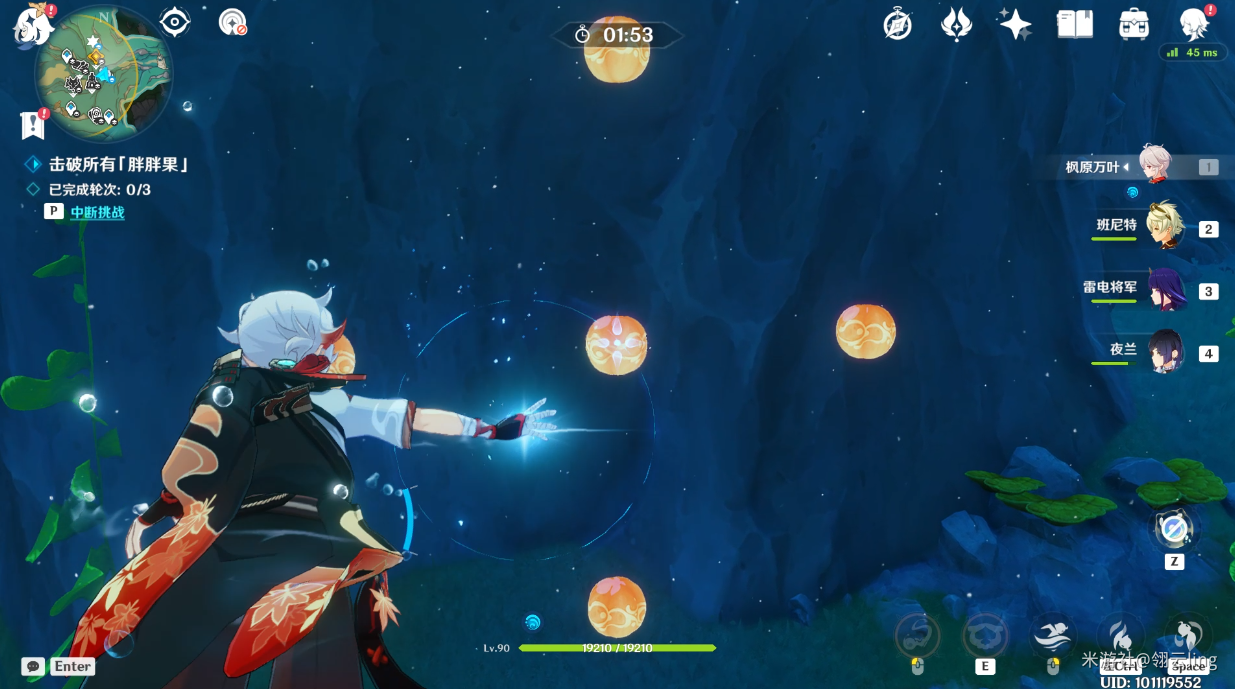Open the compass events icon
This screenshot has height=689, width=1235.
tap(897, 24)
